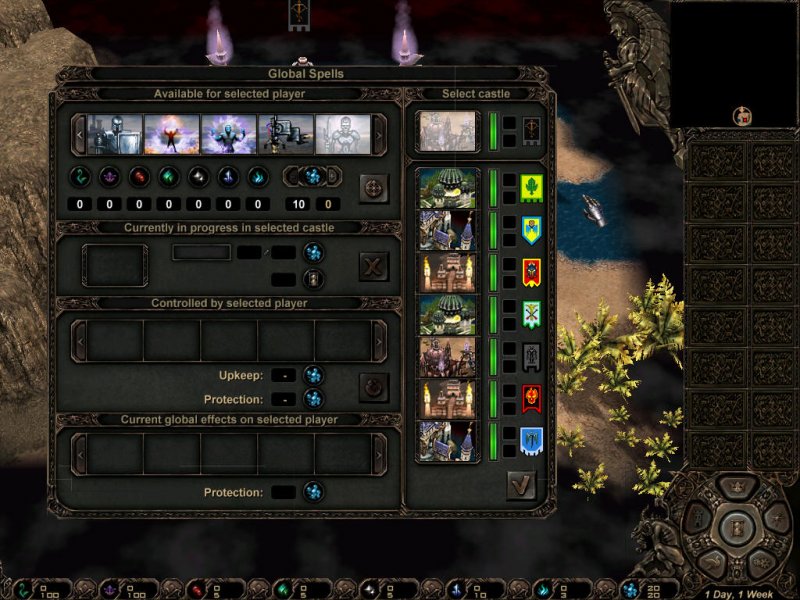Choose the red fiery figure spell
The width and height of the screenshot is (800, 600).
tap(172, 135)
